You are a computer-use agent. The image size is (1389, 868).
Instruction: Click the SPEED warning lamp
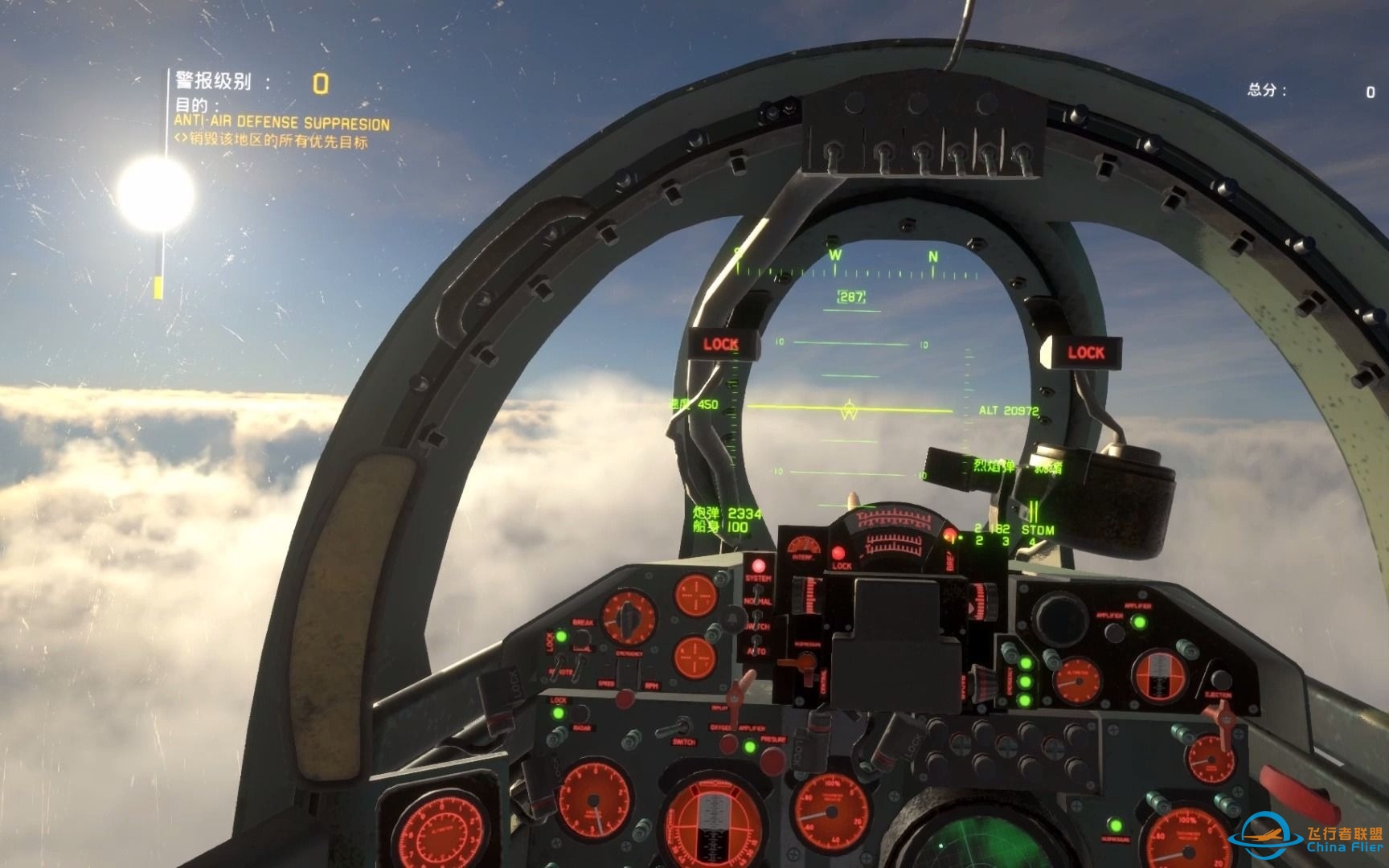pos(604,682)
